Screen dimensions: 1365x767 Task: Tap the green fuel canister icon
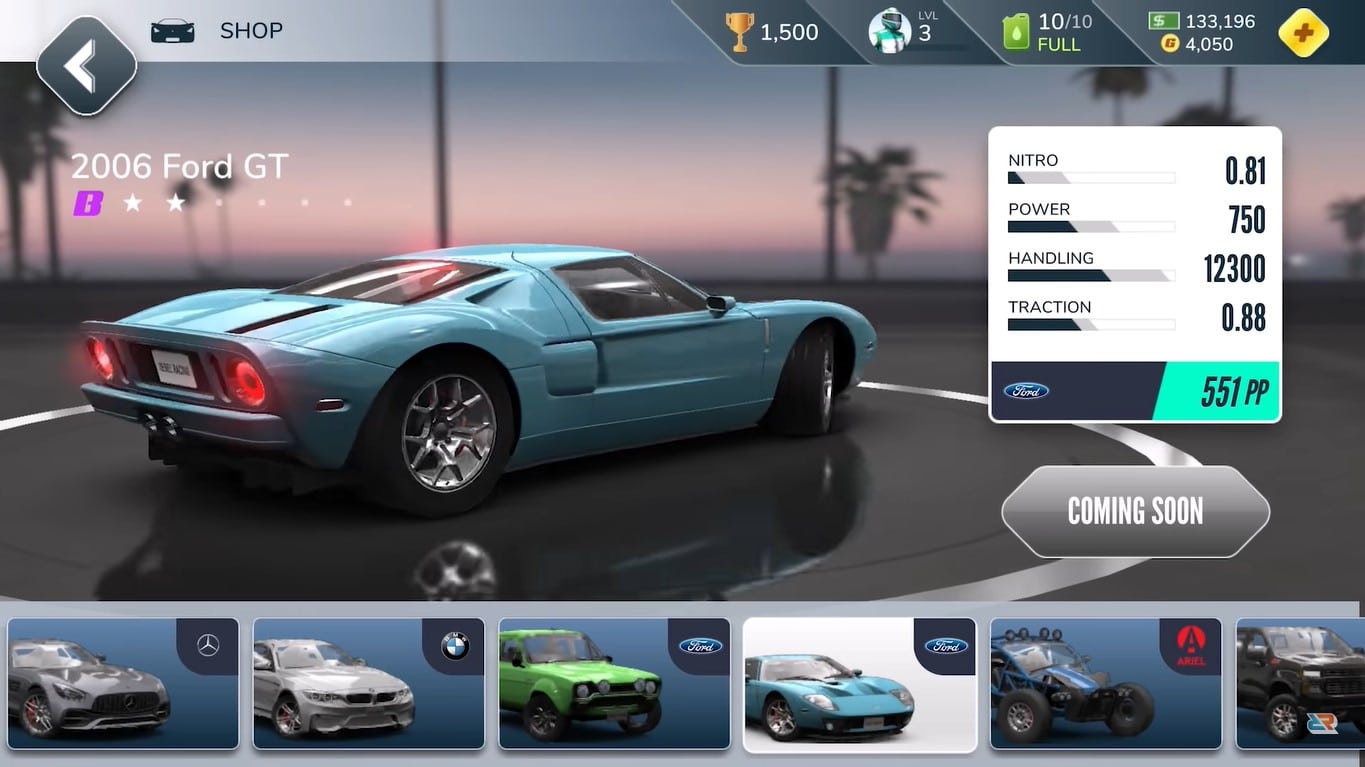(x=1016, y=32)
